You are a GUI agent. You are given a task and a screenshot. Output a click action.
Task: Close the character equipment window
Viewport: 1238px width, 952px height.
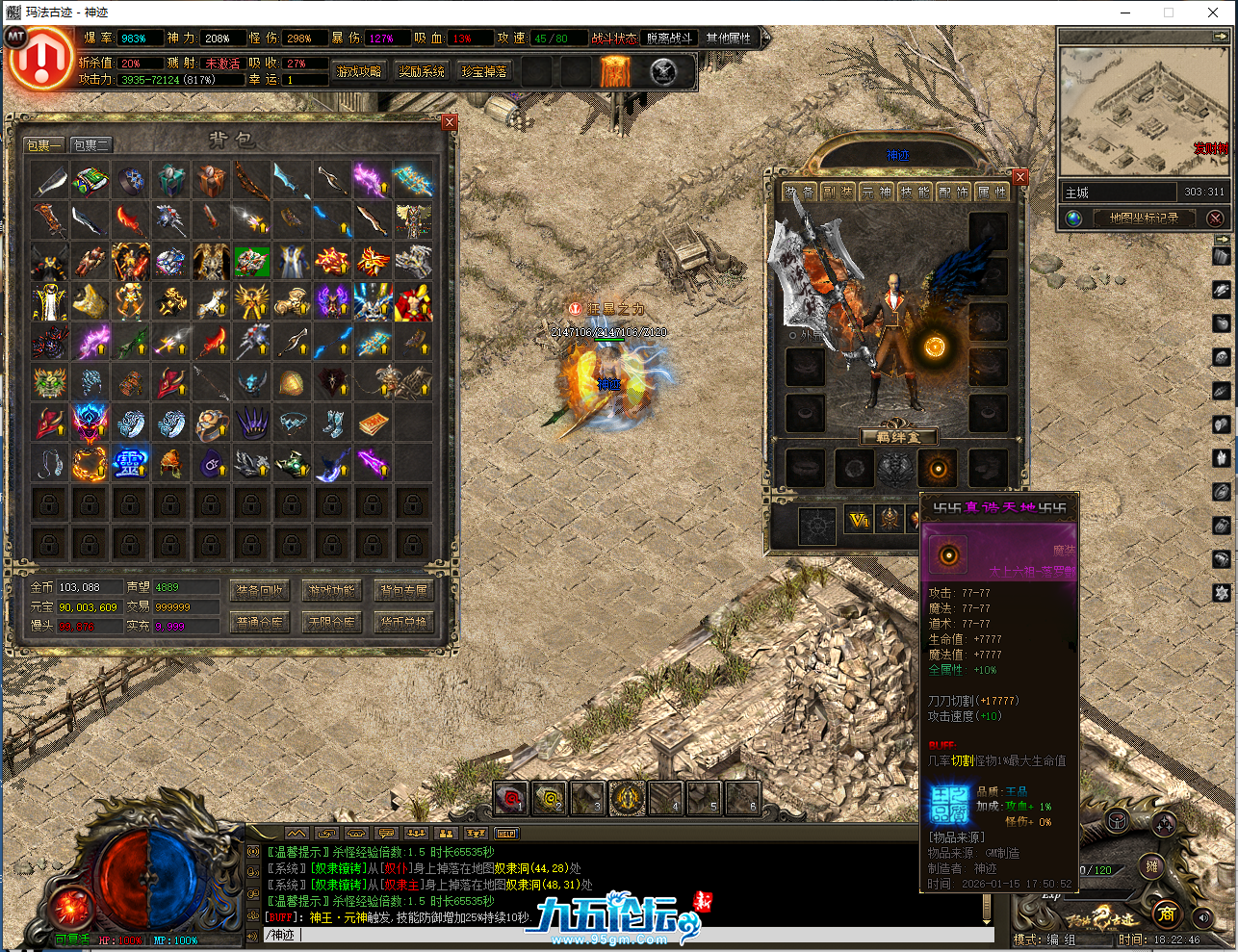point(1020,177)
